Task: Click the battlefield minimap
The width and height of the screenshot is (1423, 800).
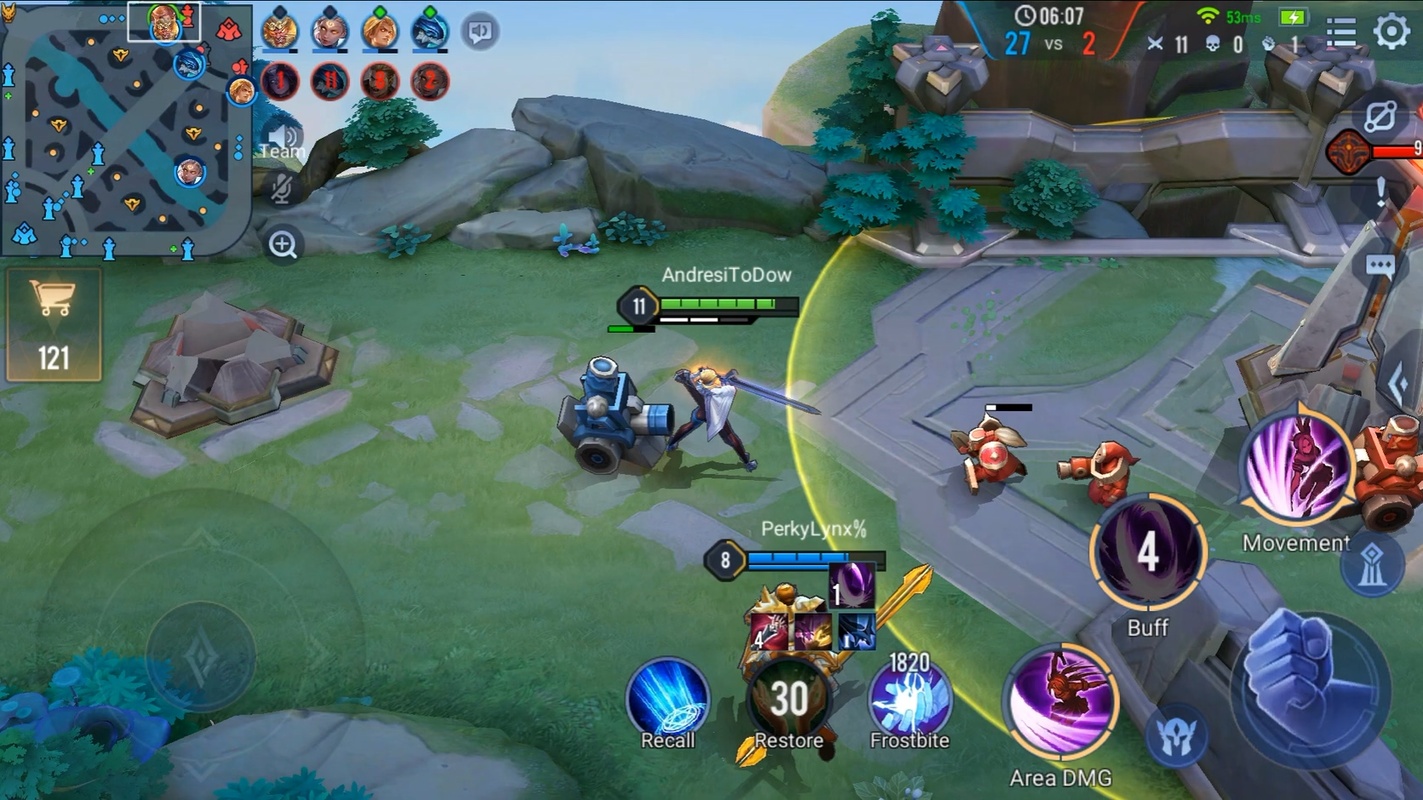Action: coord(126,130)
